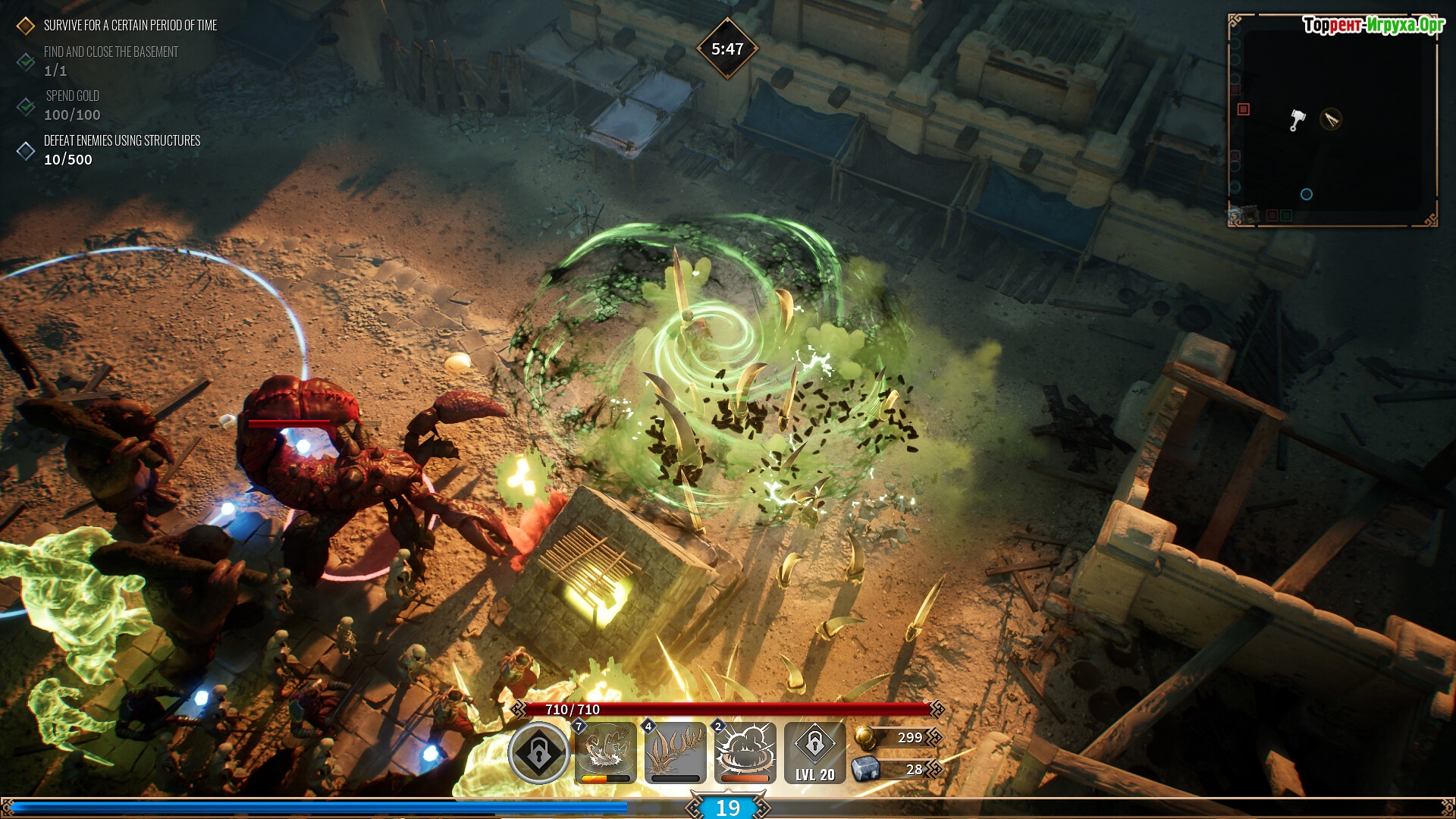Image resolution: width=1456 pixels, height=819 pixels.
Task: Click the minimap
Action: [1332, 121]
